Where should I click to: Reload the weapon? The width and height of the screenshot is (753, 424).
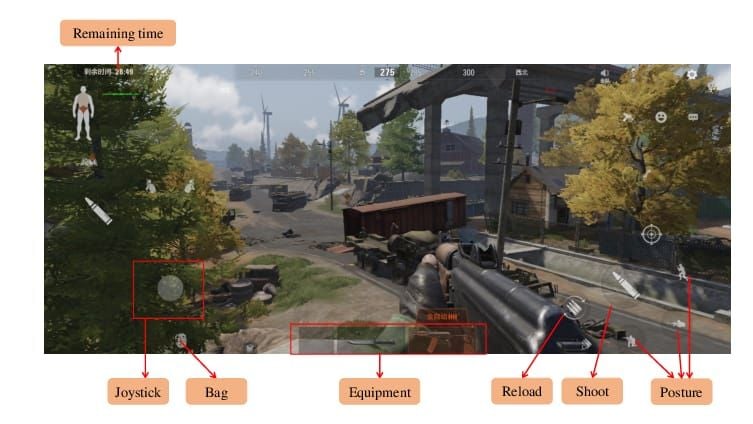click(x=574, y=308)
